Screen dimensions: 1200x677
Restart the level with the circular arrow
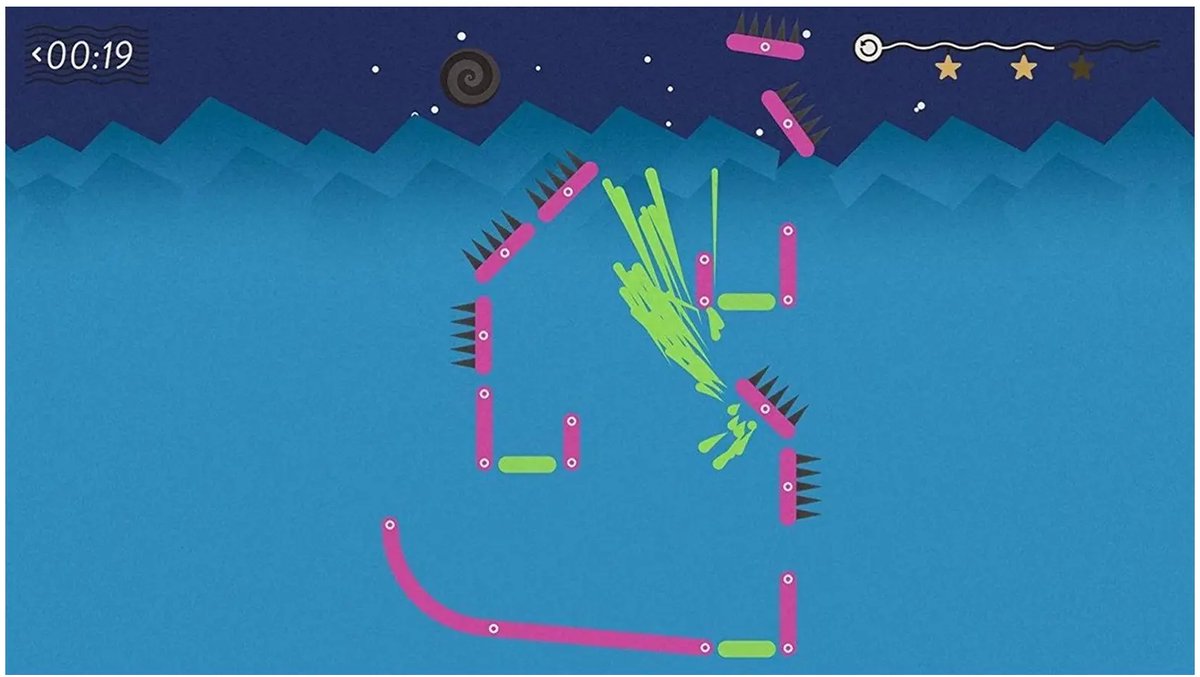[x=868, y=48]
